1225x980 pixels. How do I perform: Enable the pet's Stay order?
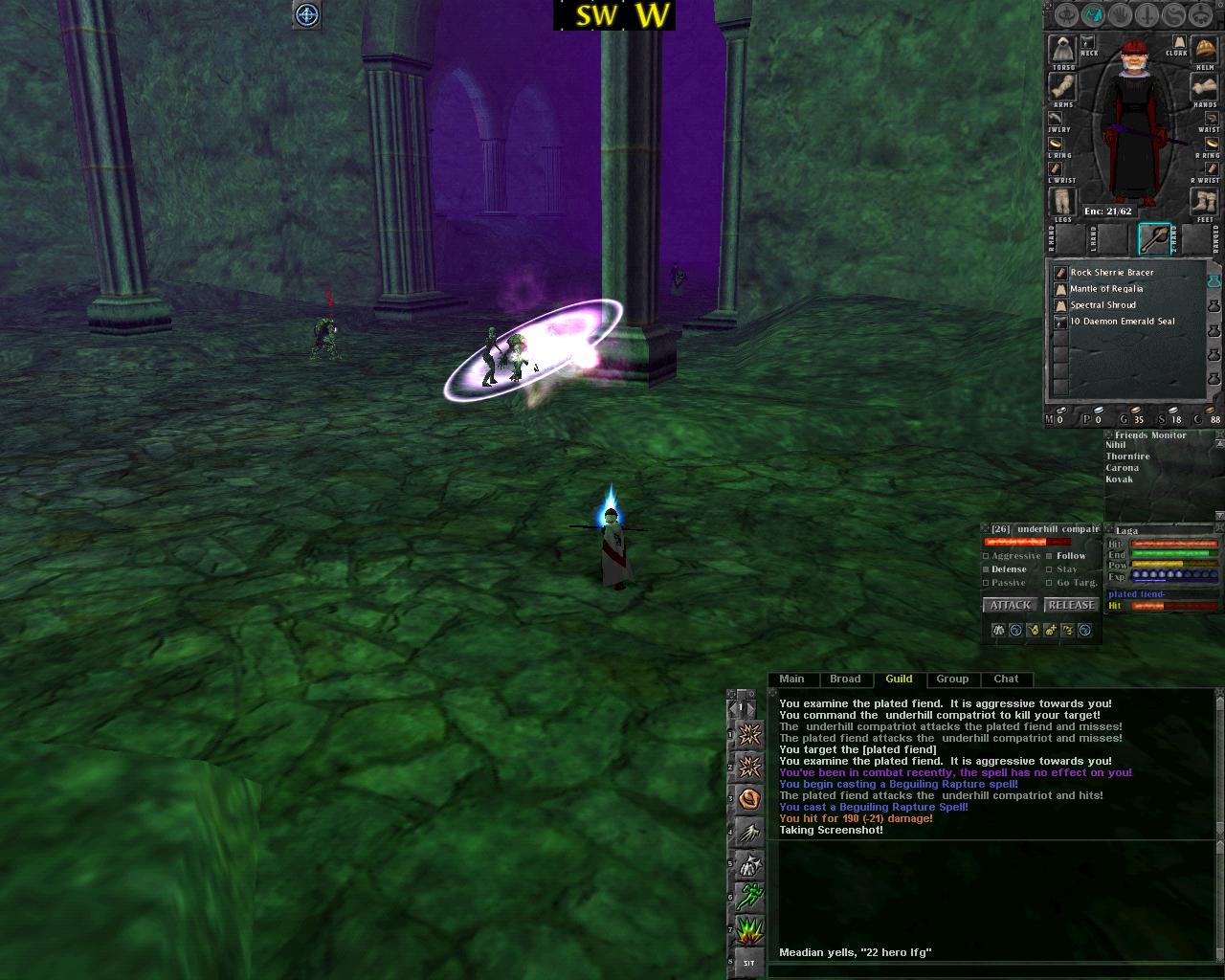coord(1050,569)
